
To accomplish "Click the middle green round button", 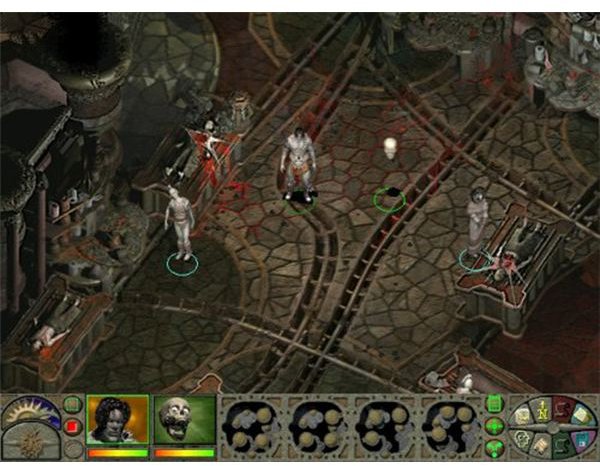I will click(x=493, y=428).
